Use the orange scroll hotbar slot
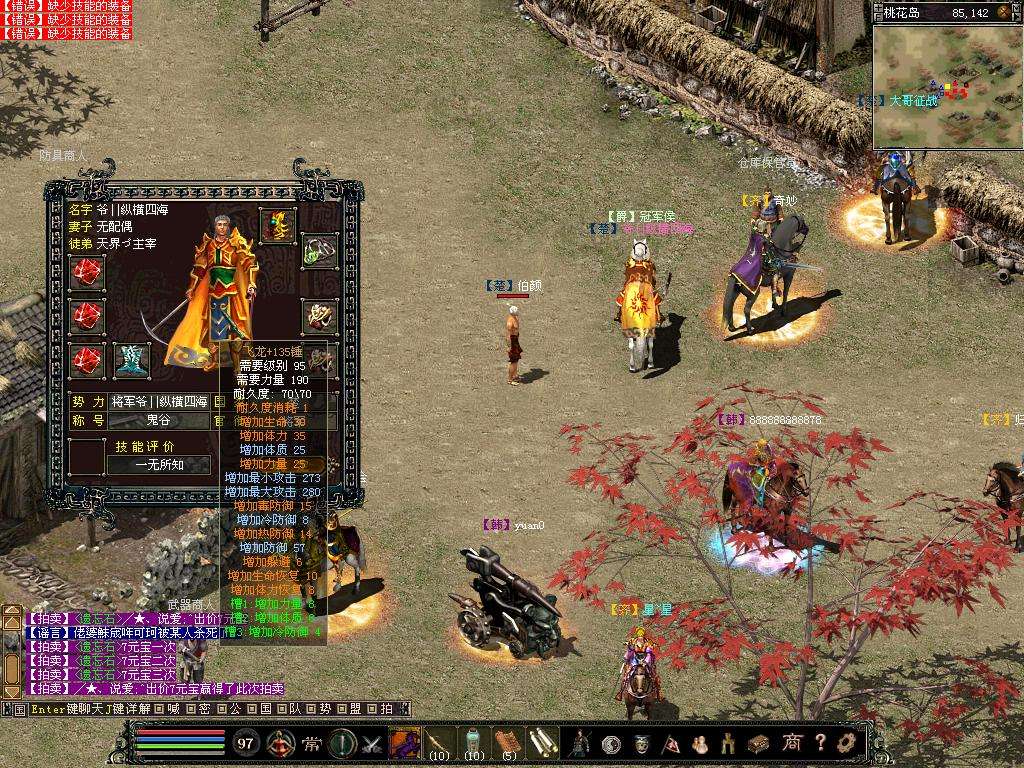Viewport: 1024px width, 768px height. click(x=509, y=742)
